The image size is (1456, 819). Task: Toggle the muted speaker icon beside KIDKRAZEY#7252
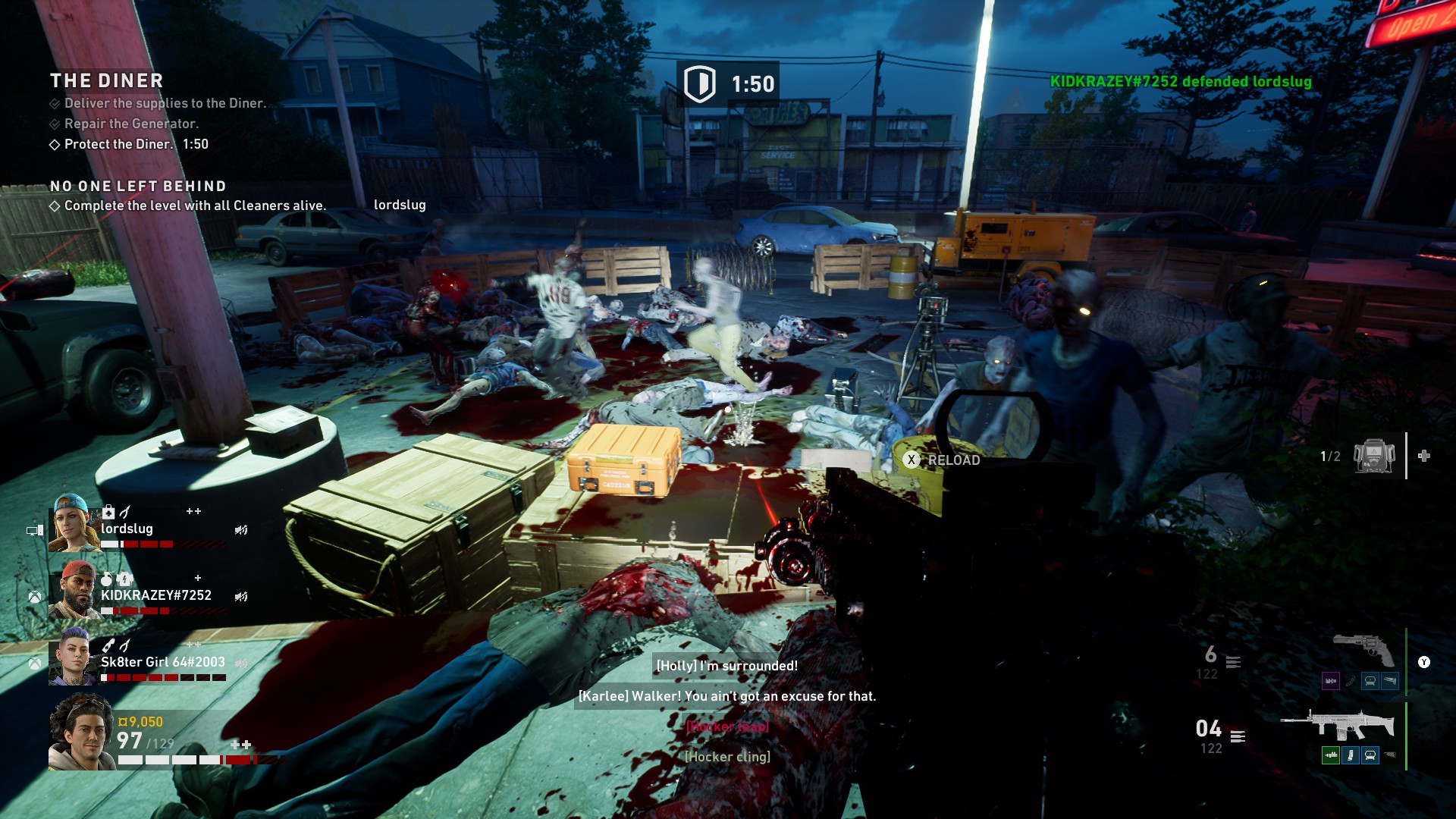pyautogui.click(x=241, y=597)
